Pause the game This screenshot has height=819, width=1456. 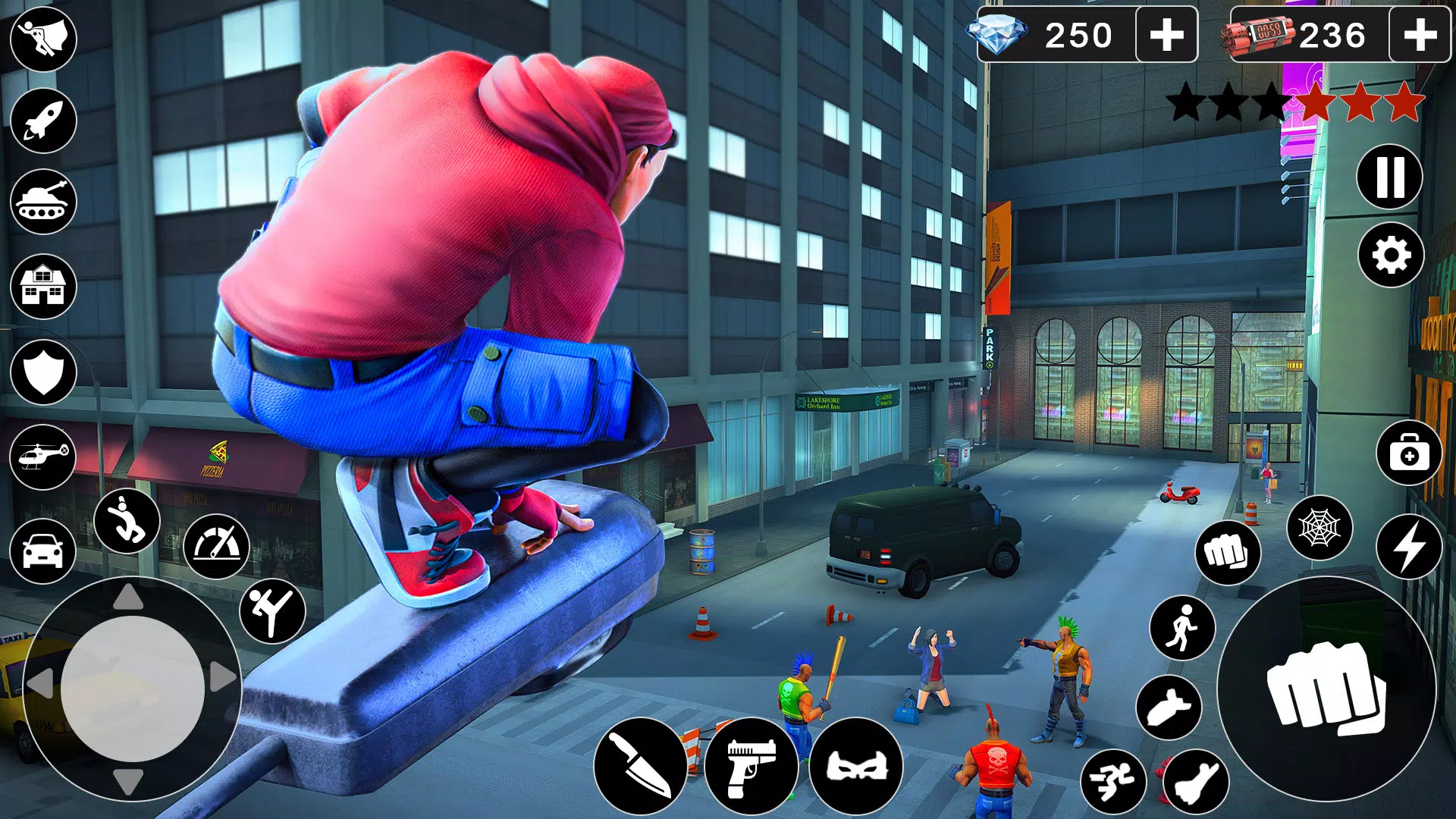click(1390, 177)
